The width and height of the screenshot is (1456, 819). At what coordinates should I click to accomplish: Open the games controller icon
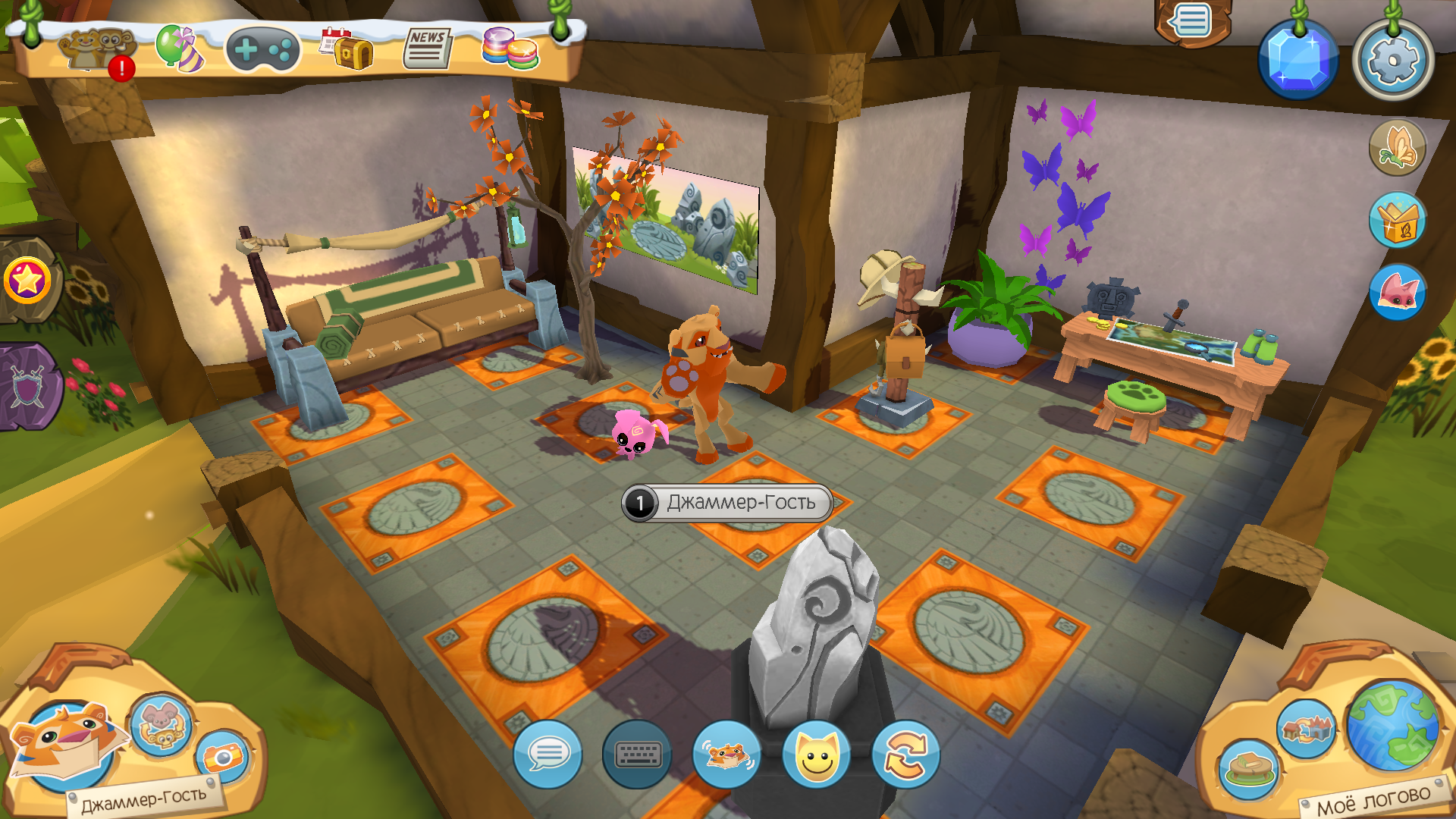pyautogui.click(x=262, y=50)
